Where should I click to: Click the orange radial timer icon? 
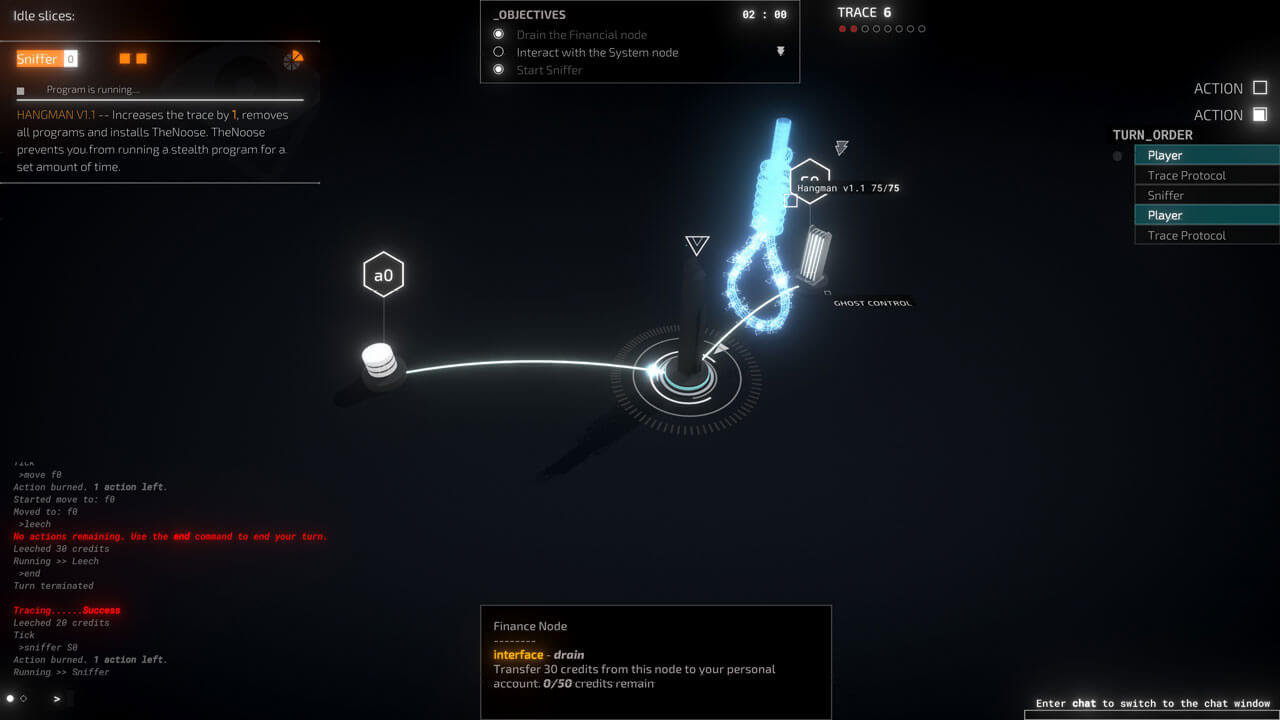tap(293, 60)
